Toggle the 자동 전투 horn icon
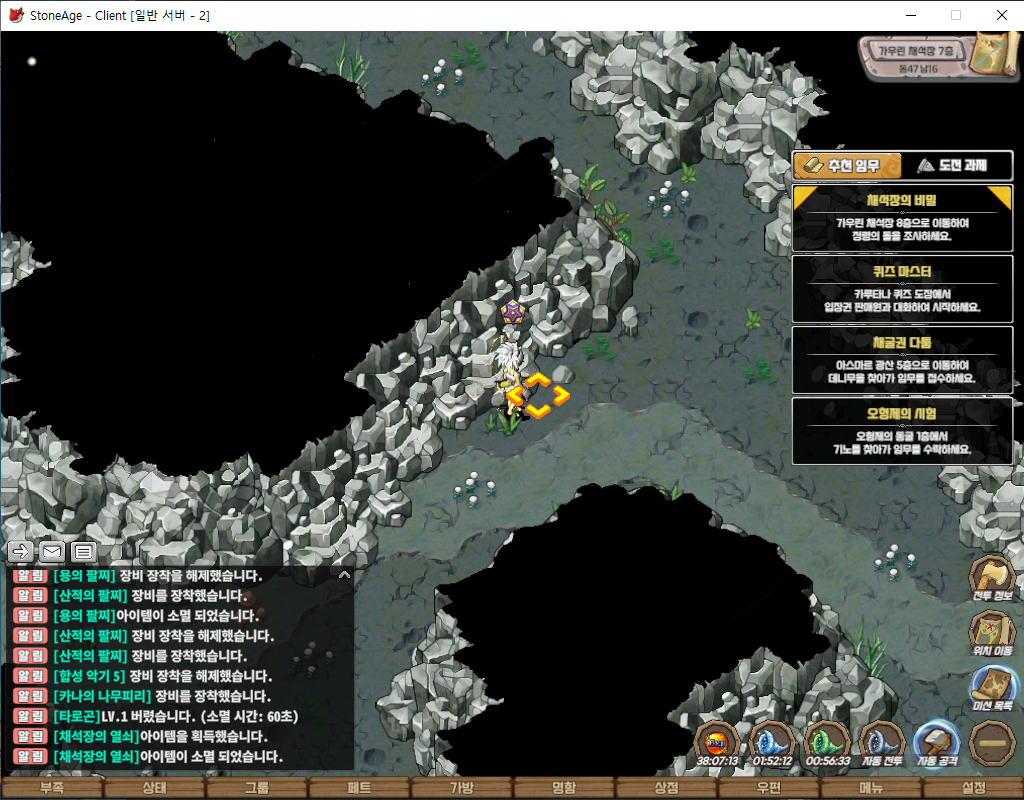The height and width of the screenshot is (800, 1024). click(x=882, y=744)
